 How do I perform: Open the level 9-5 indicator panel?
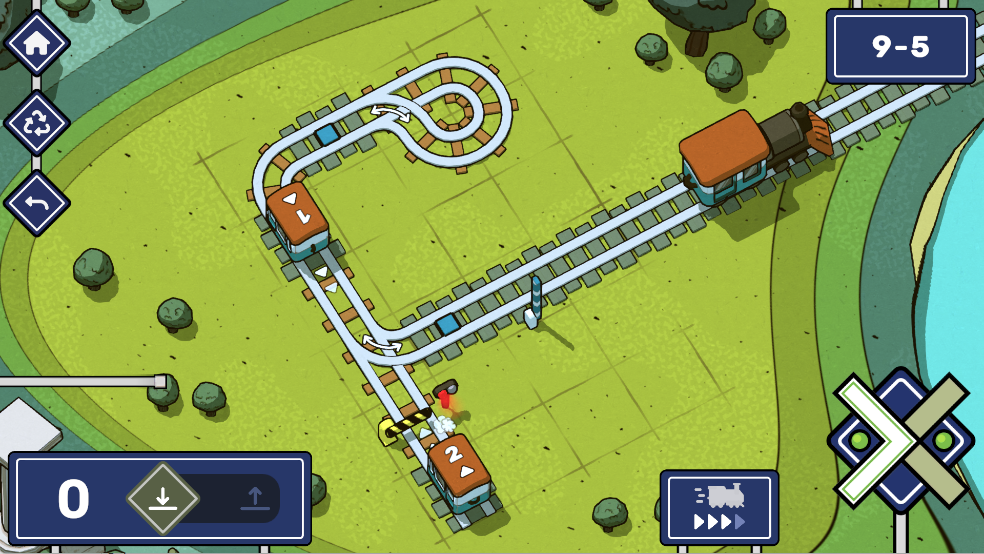coord(900,46)
